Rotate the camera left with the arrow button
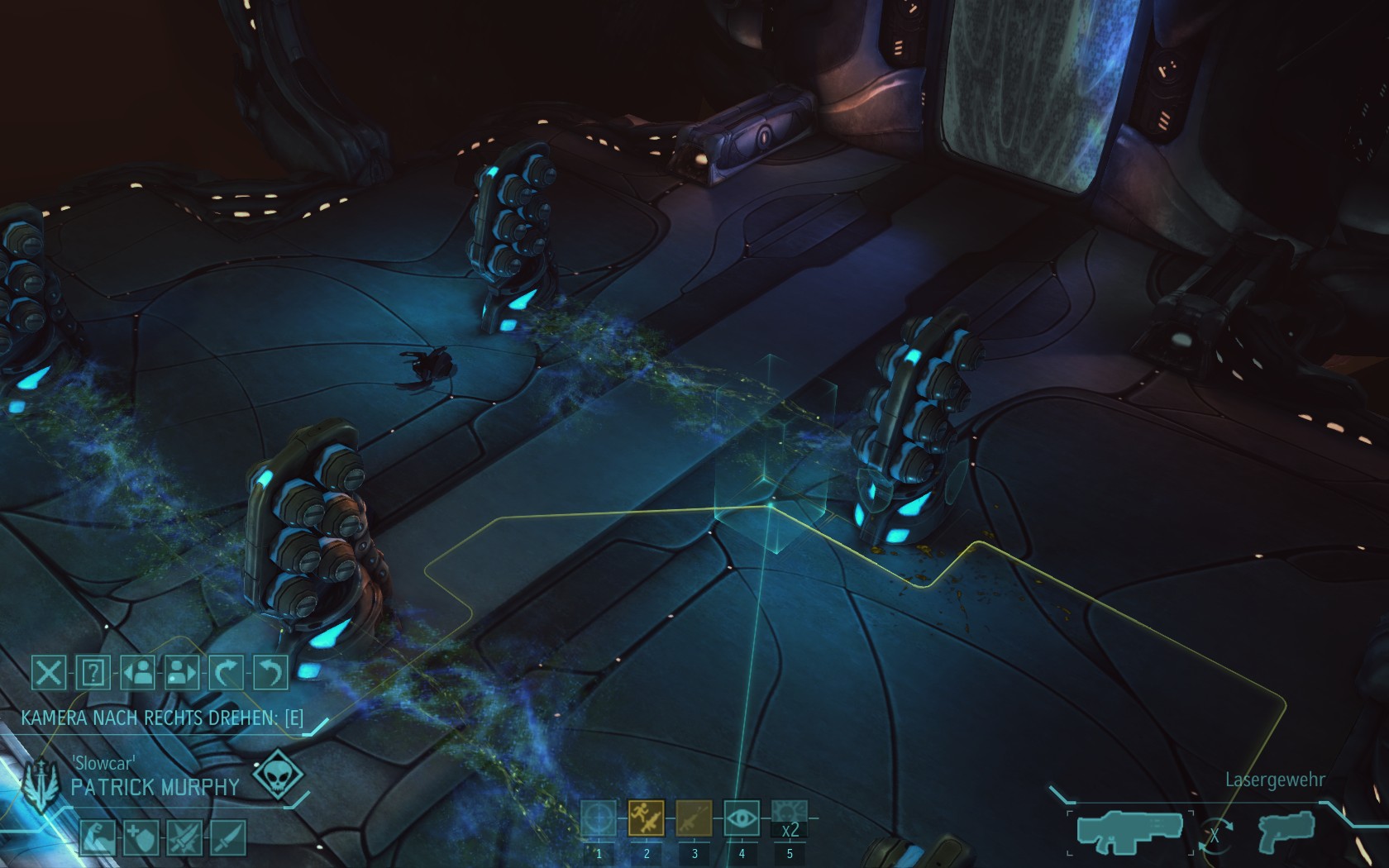Screen dimensions: 1389x868 tap(270, 673)
